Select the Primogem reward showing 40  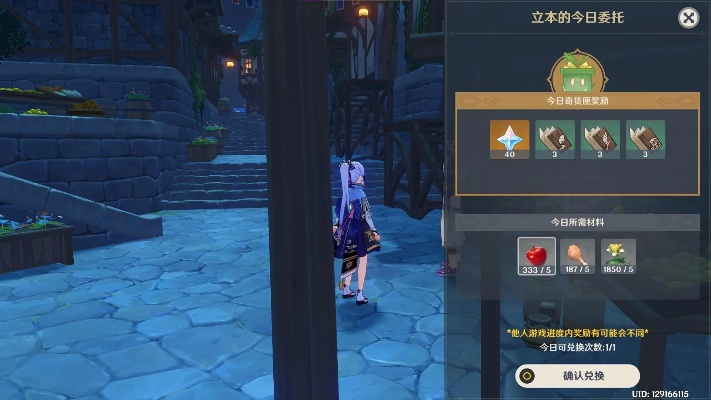tap(510, 140)
